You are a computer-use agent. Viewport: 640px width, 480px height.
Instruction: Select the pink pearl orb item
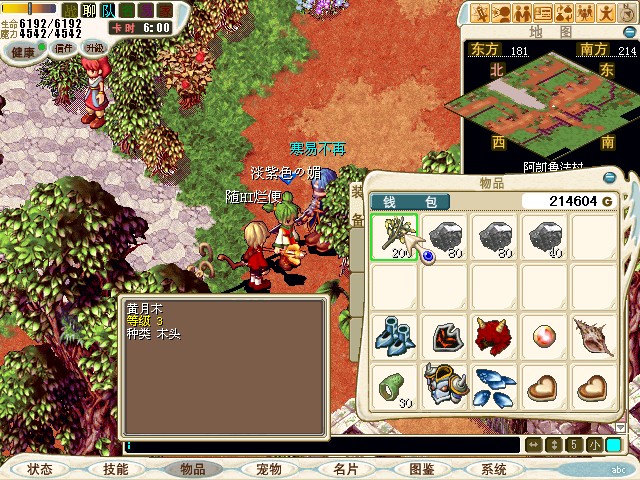tap(544, 336)
